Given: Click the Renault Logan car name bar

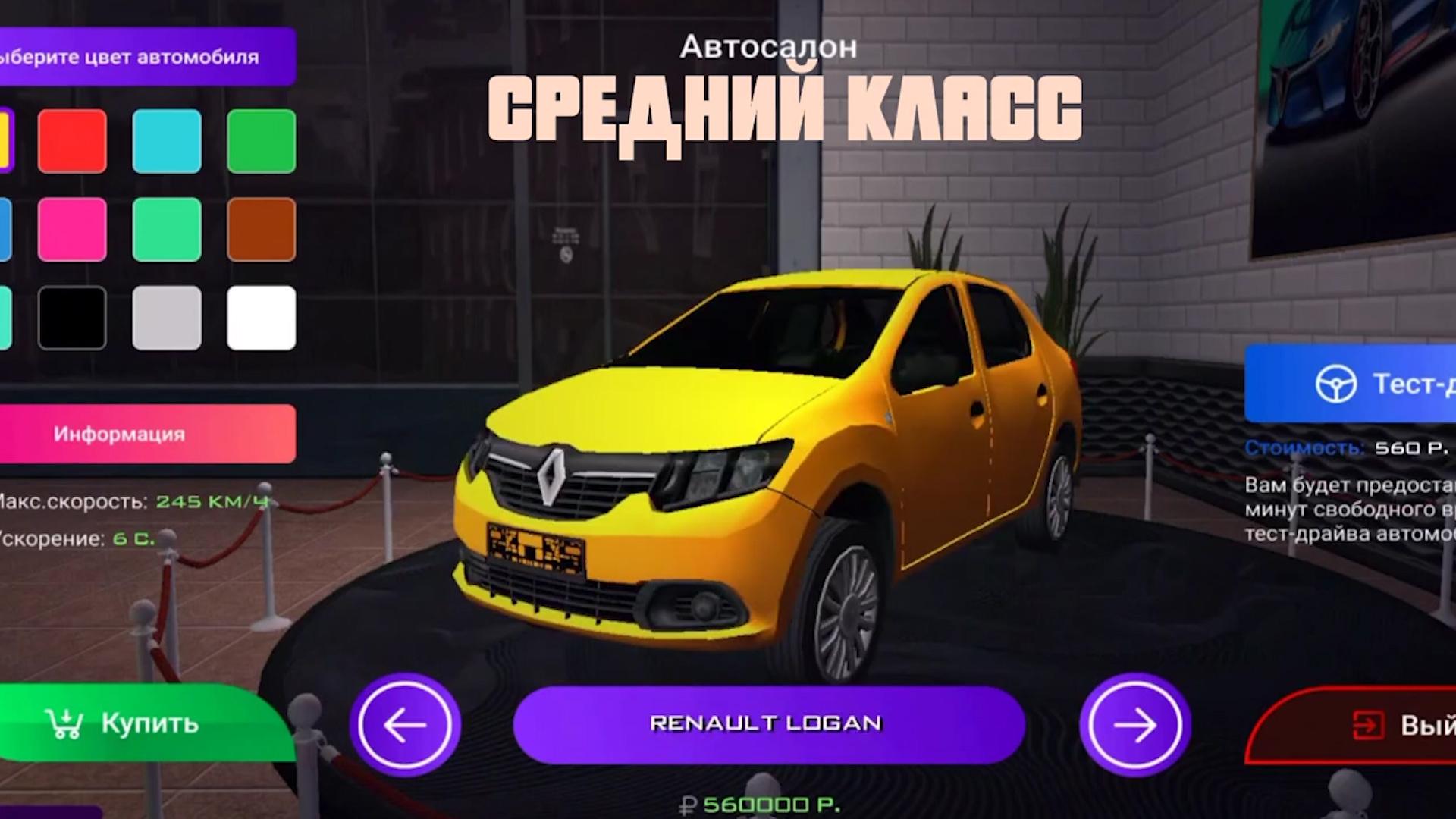Looking at the screenshot, I should tap(768, 724).
